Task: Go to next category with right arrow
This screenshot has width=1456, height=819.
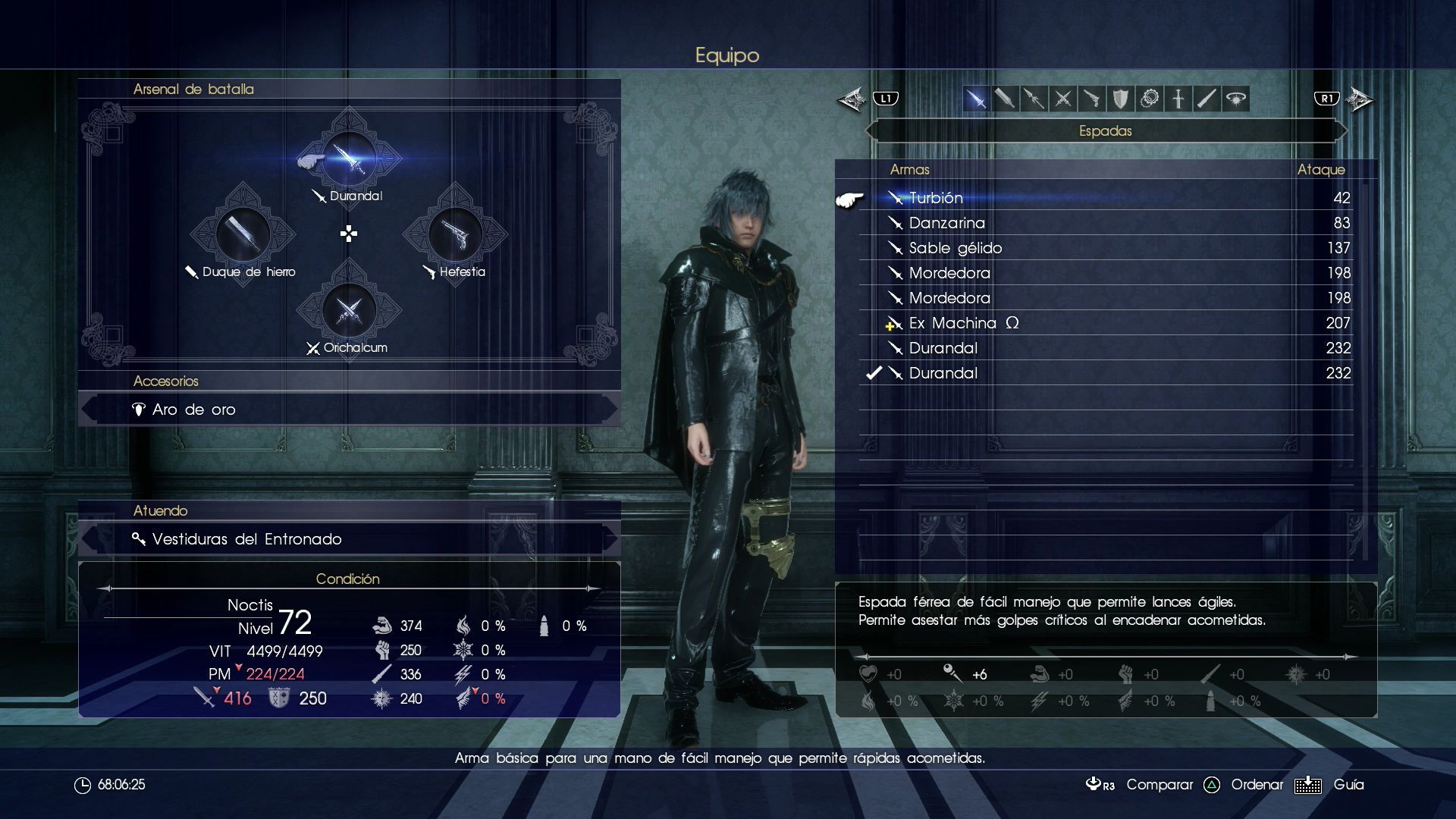Action: coord(1360,99)
